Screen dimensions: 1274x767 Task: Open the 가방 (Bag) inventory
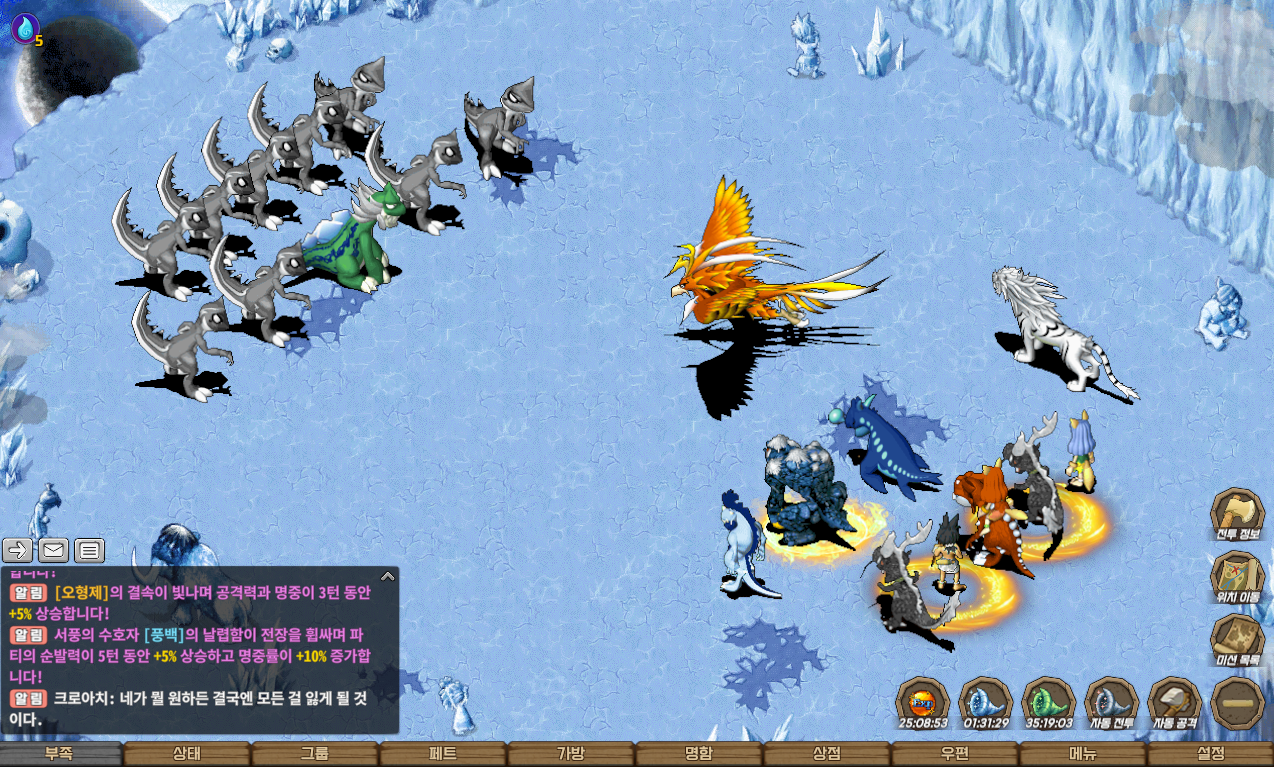pyautogui.click(x=571, y=754)
